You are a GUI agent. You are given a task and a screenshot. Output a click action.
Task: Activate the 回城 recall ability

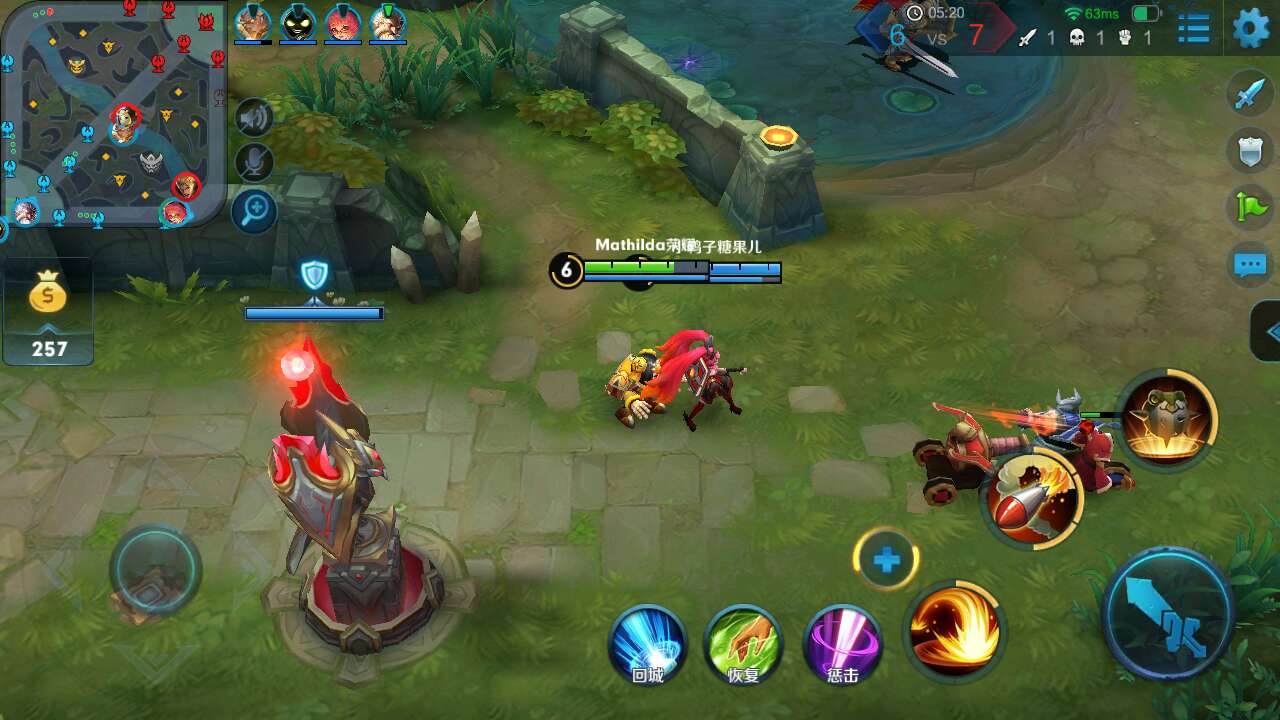click(647, 645)
